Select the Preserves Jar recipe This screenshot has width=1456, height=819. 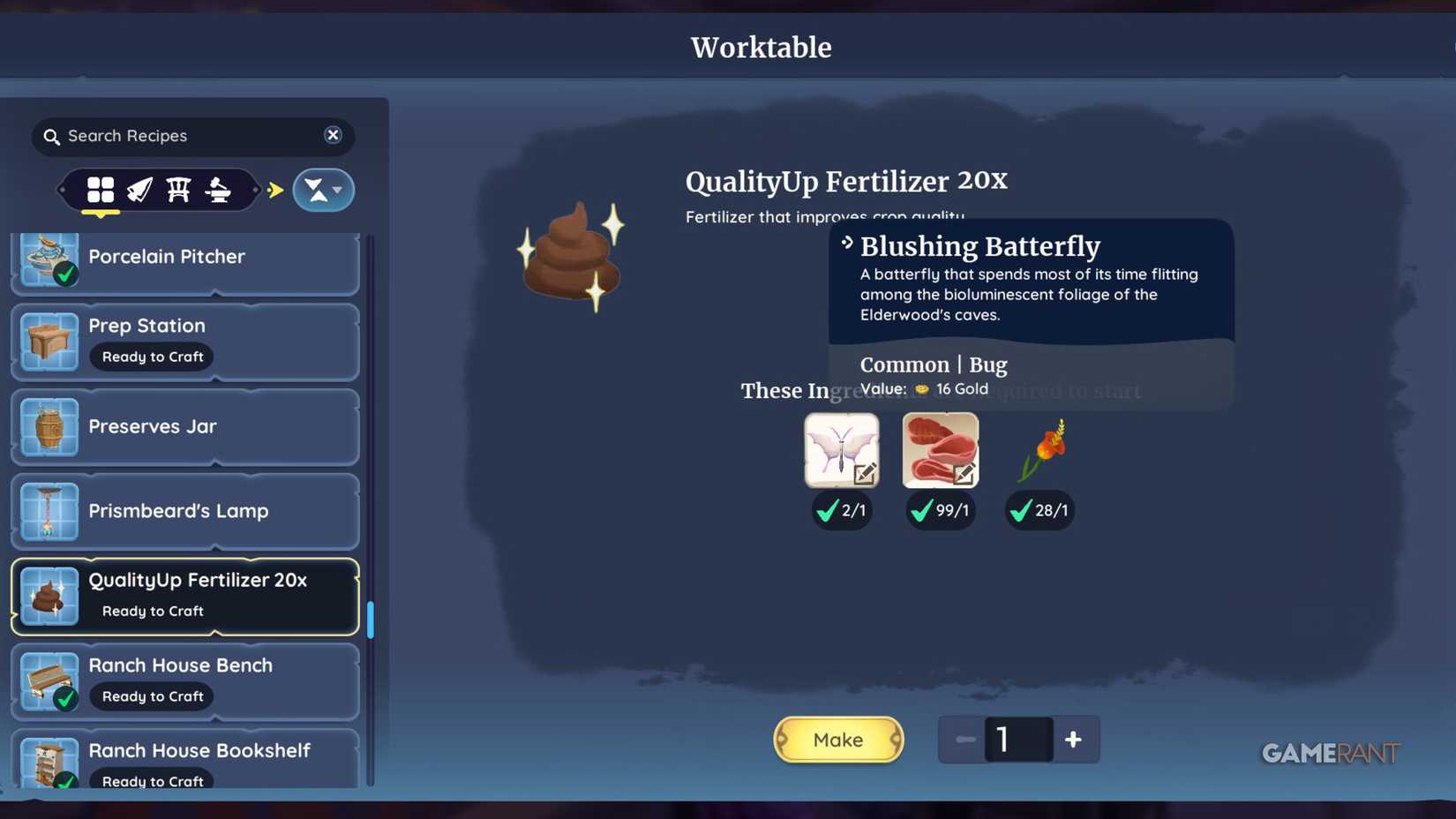(185, 426)
